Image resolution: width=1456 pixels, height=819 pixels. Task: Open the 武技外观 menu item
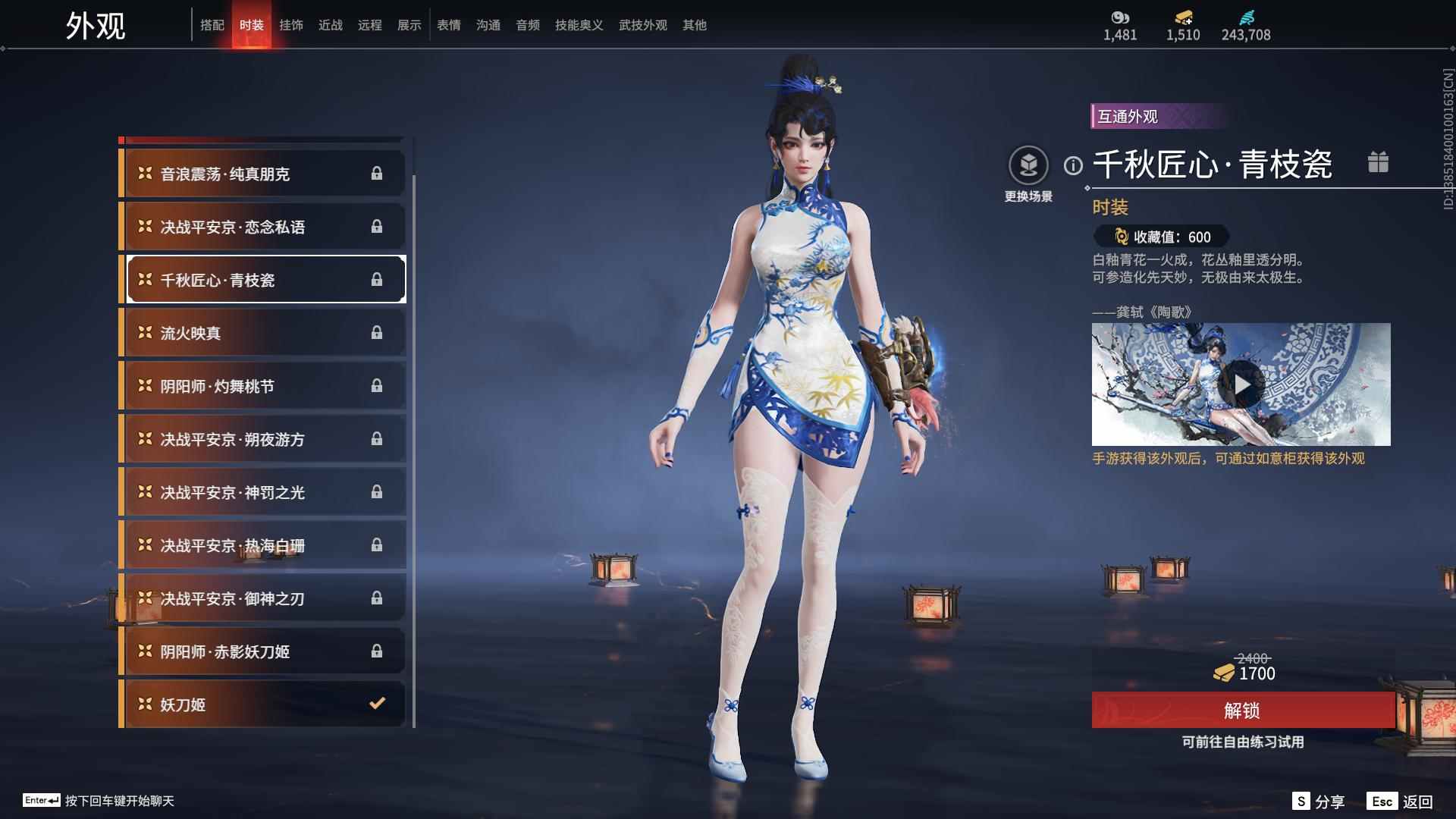tap(641, 24)
